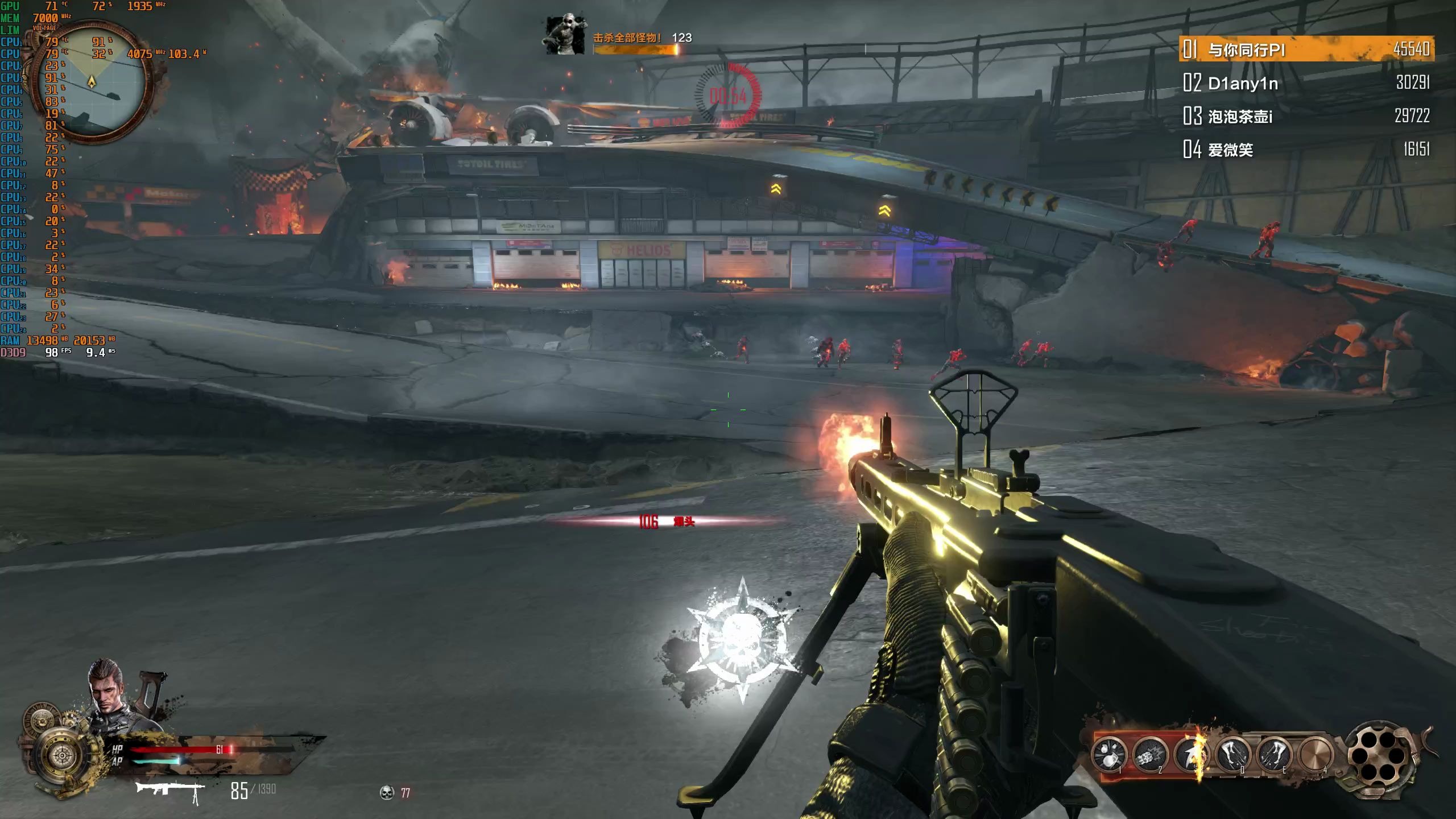Screen dimensions: 1456x819
Task: Activate the grenade throw skill icon
Action: click(x=1109, y=755)
